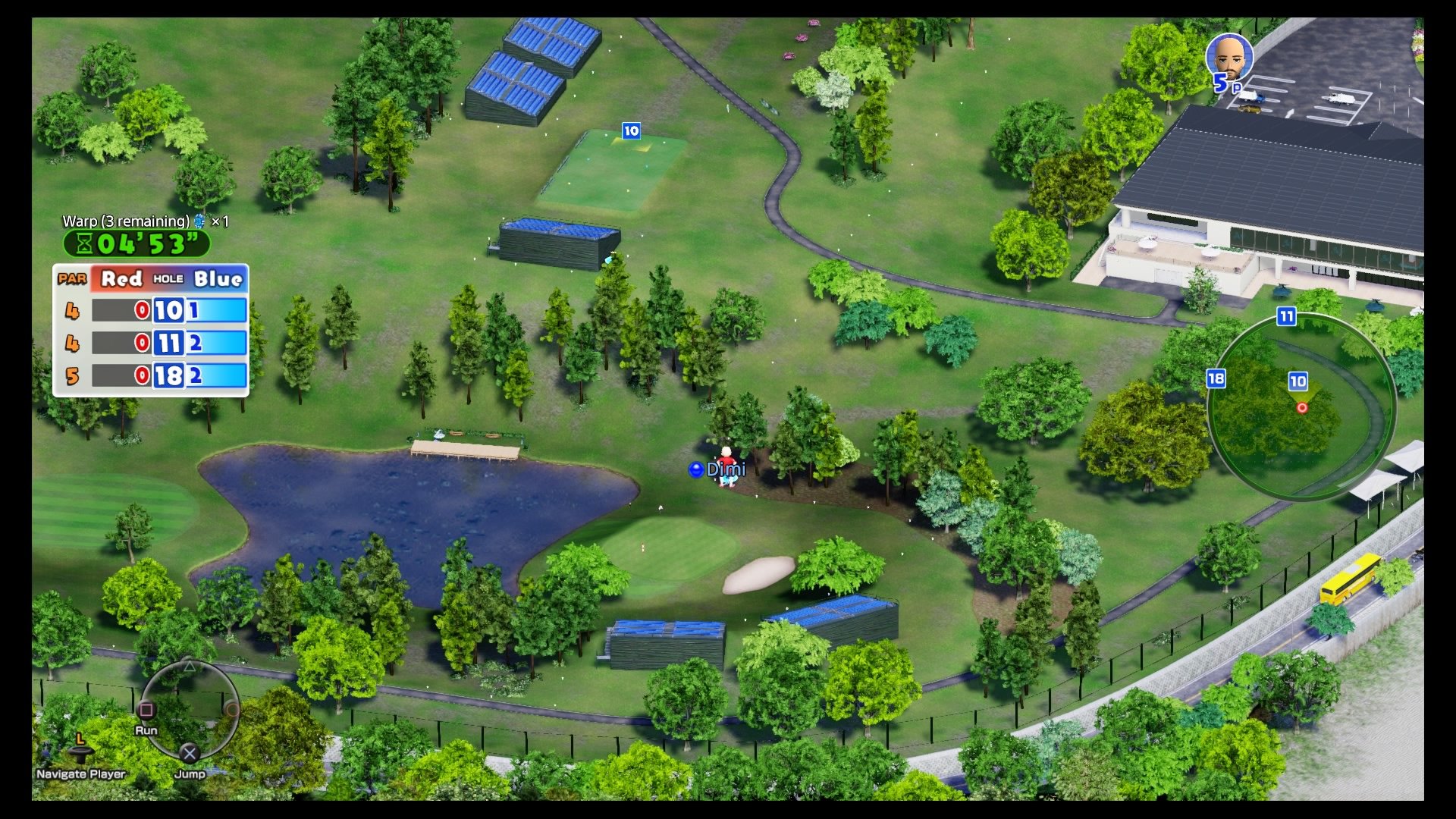This screenshot has height=819, width=1456.
Task: Click the 04'53 countdown timer
Action: click(x=143, y=244)
